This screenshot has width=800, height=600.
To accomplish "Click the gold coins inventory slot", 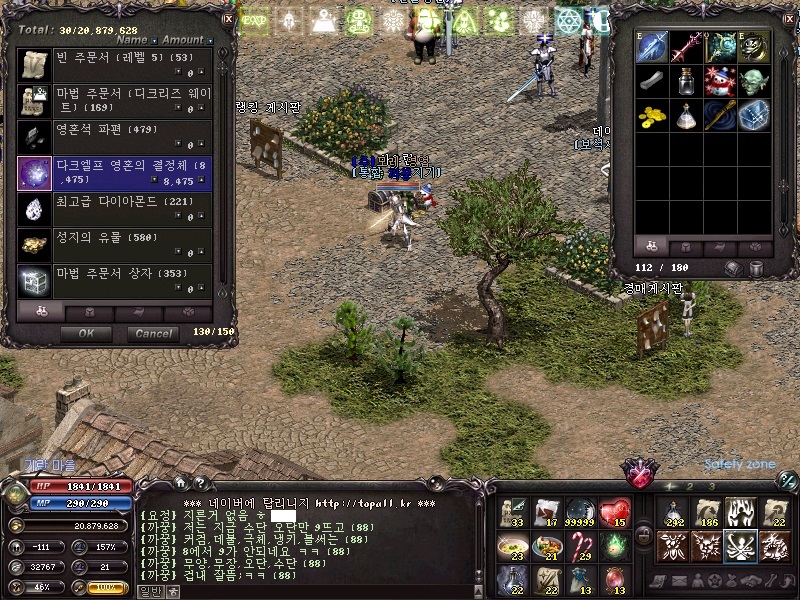I will pyautogui.click(x=652, y=115).
